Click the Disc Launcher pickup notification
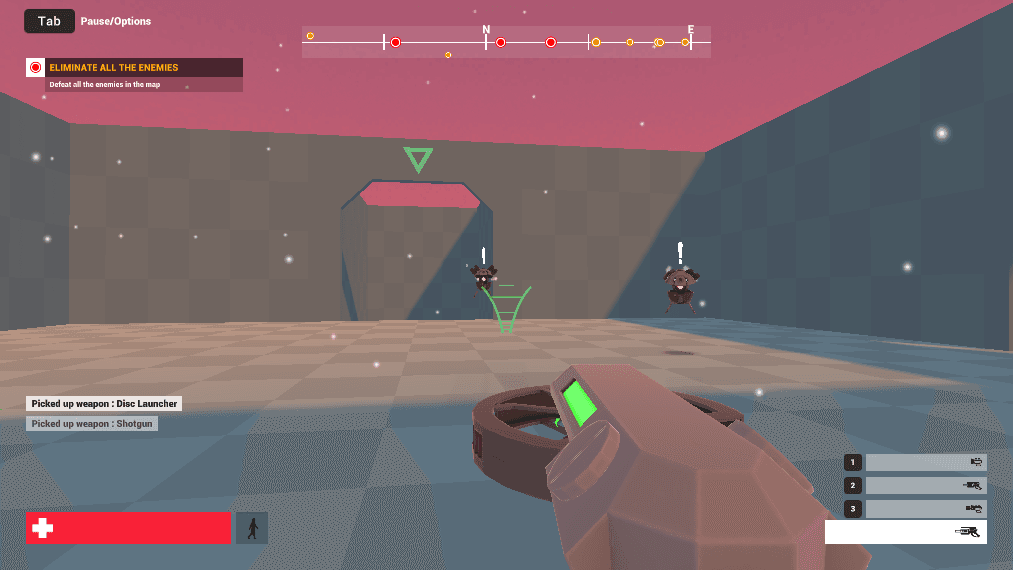 [x=104, y=404]
